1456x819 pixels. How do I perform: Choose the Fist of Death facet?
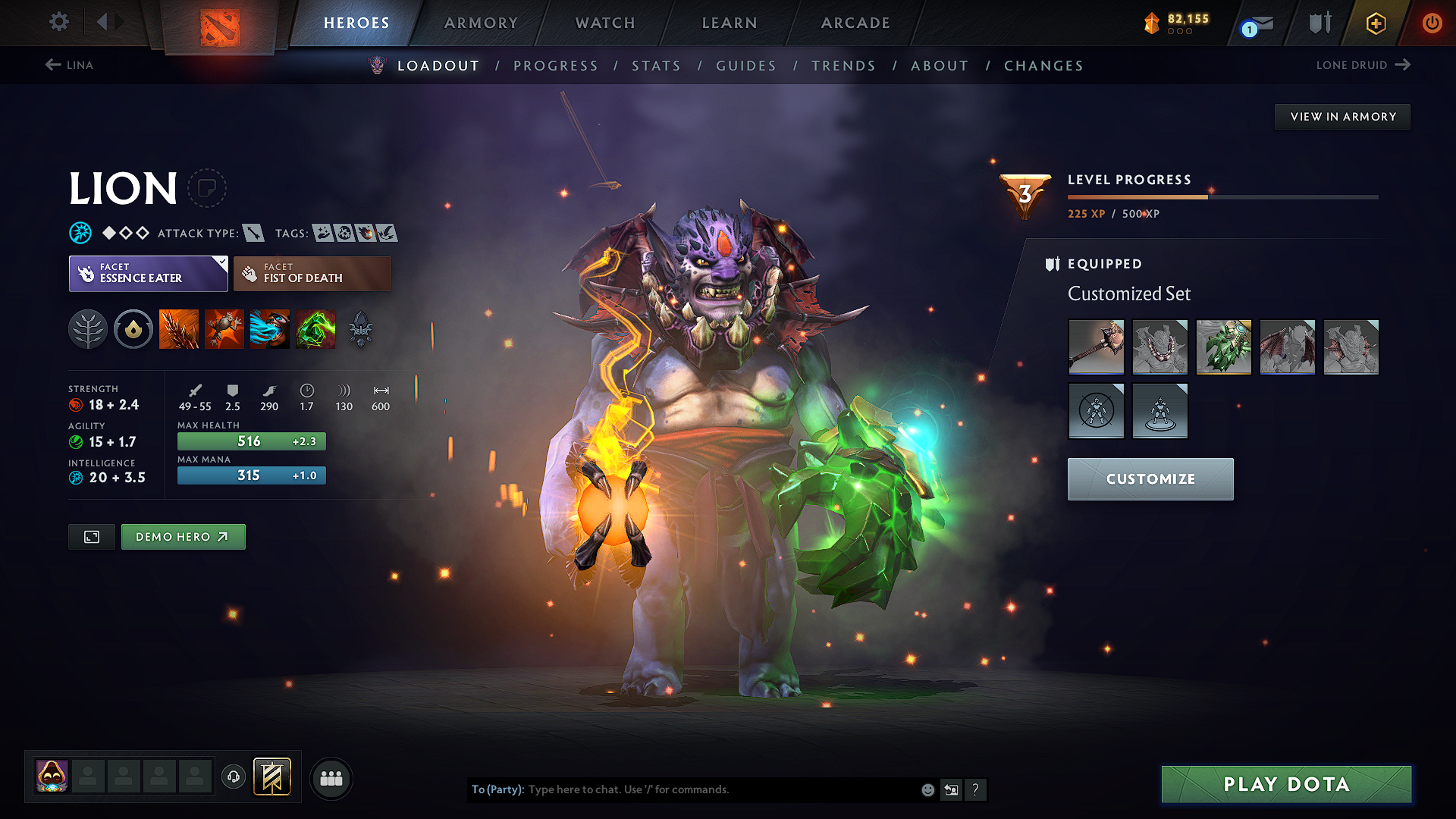click(312, 274)
